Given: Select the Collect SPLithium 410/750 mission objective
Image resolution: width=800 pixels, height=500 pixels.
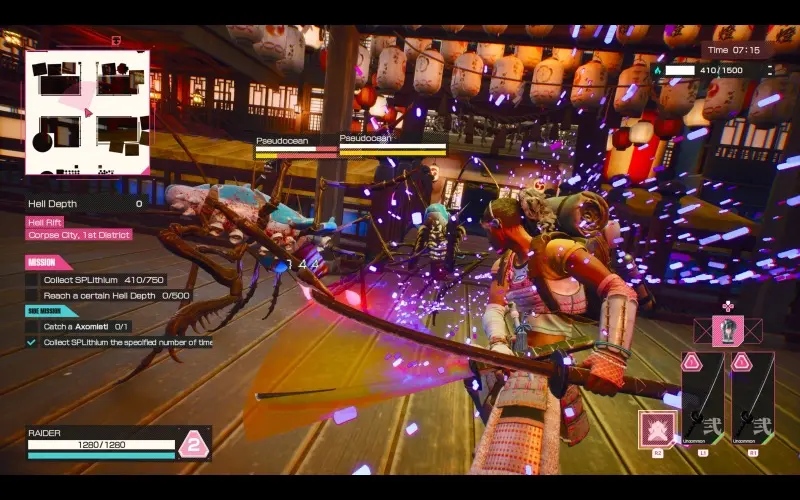Looking at the screenshot, I should tap(104, 280).
